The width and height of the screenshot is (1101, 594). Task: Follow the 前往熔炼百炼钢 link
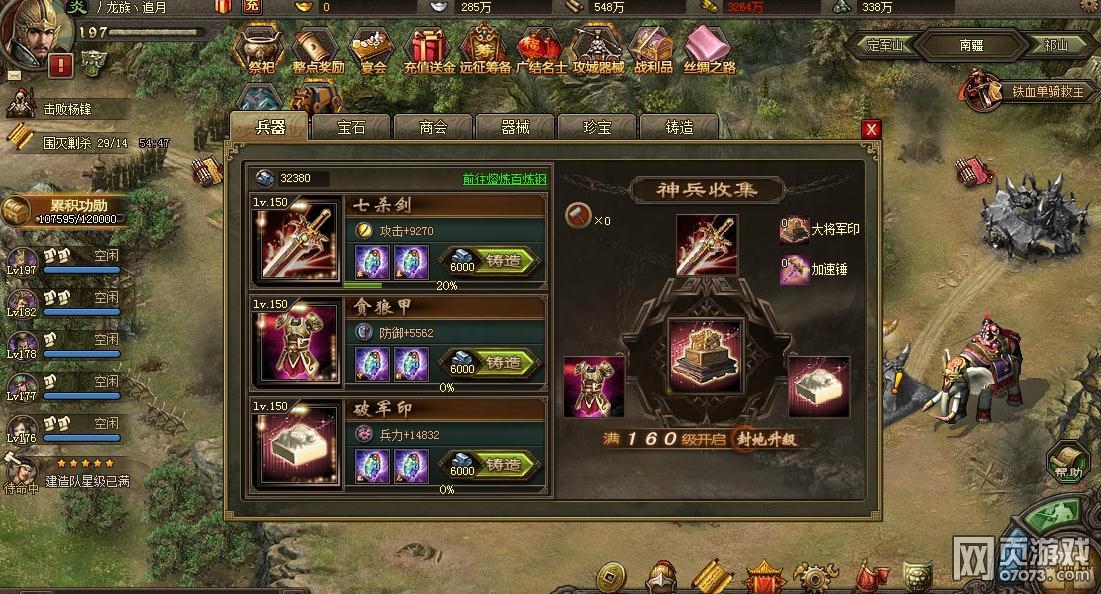coord(504,179)
